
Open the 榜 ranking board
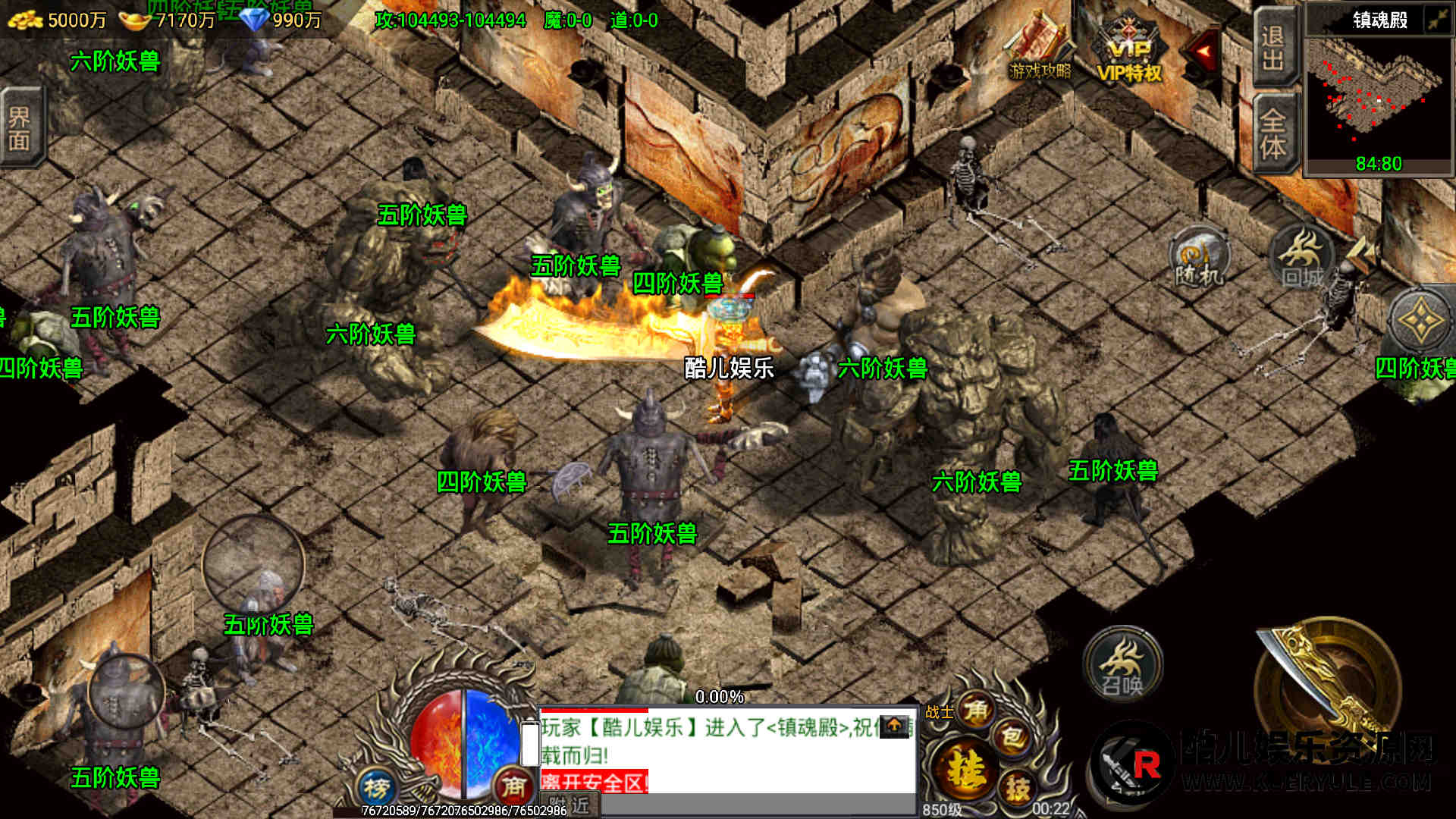coord(376,789)
